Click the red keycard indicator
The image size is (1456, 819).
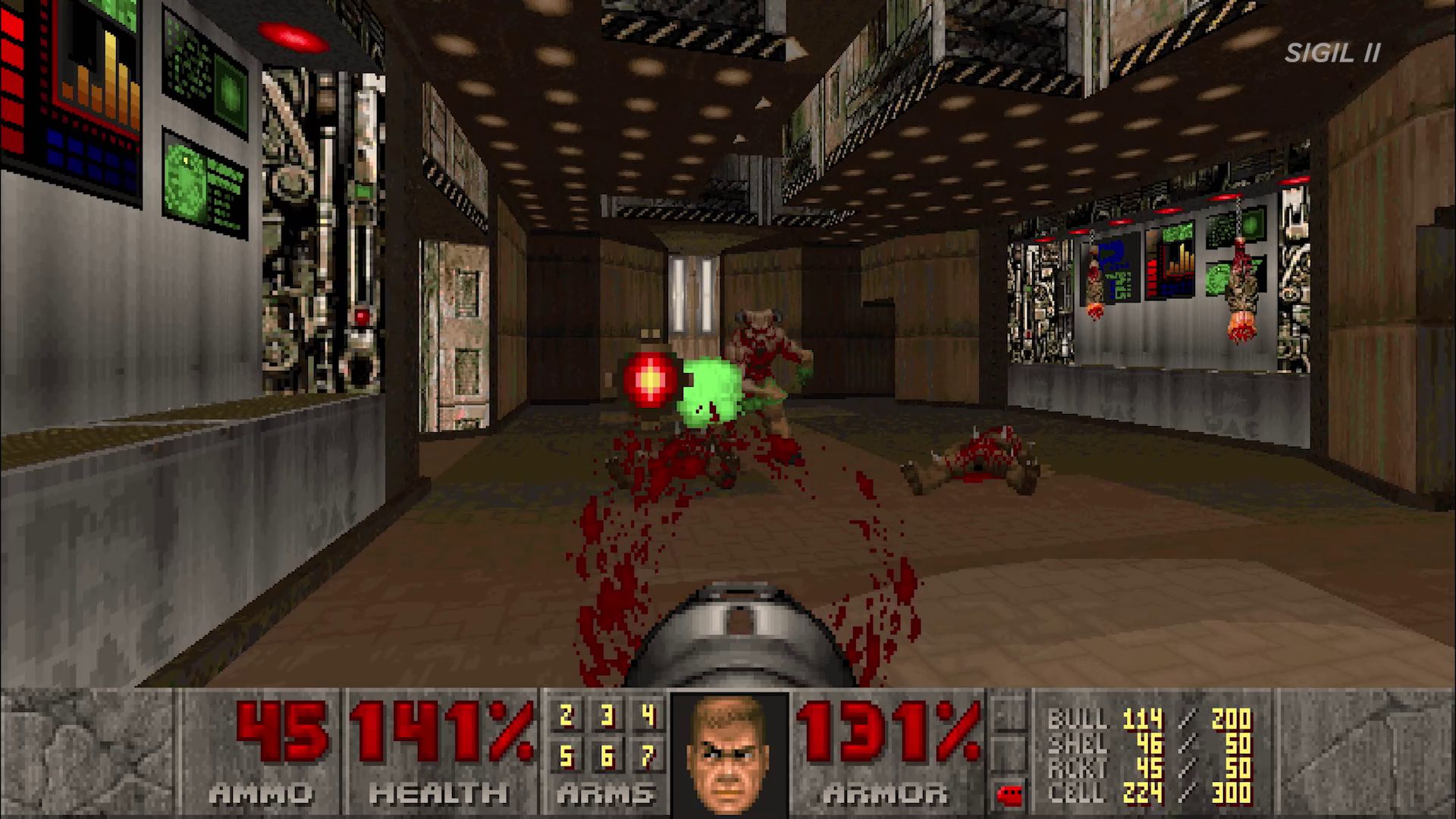point(1009,795)
